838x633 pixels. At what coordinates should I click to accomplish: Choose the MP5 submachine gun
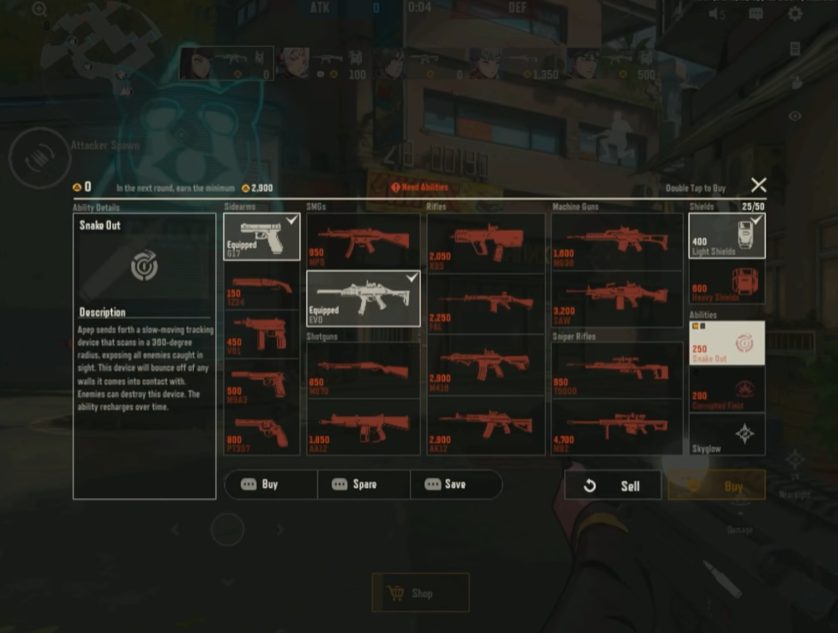click(x=362, y=241)
